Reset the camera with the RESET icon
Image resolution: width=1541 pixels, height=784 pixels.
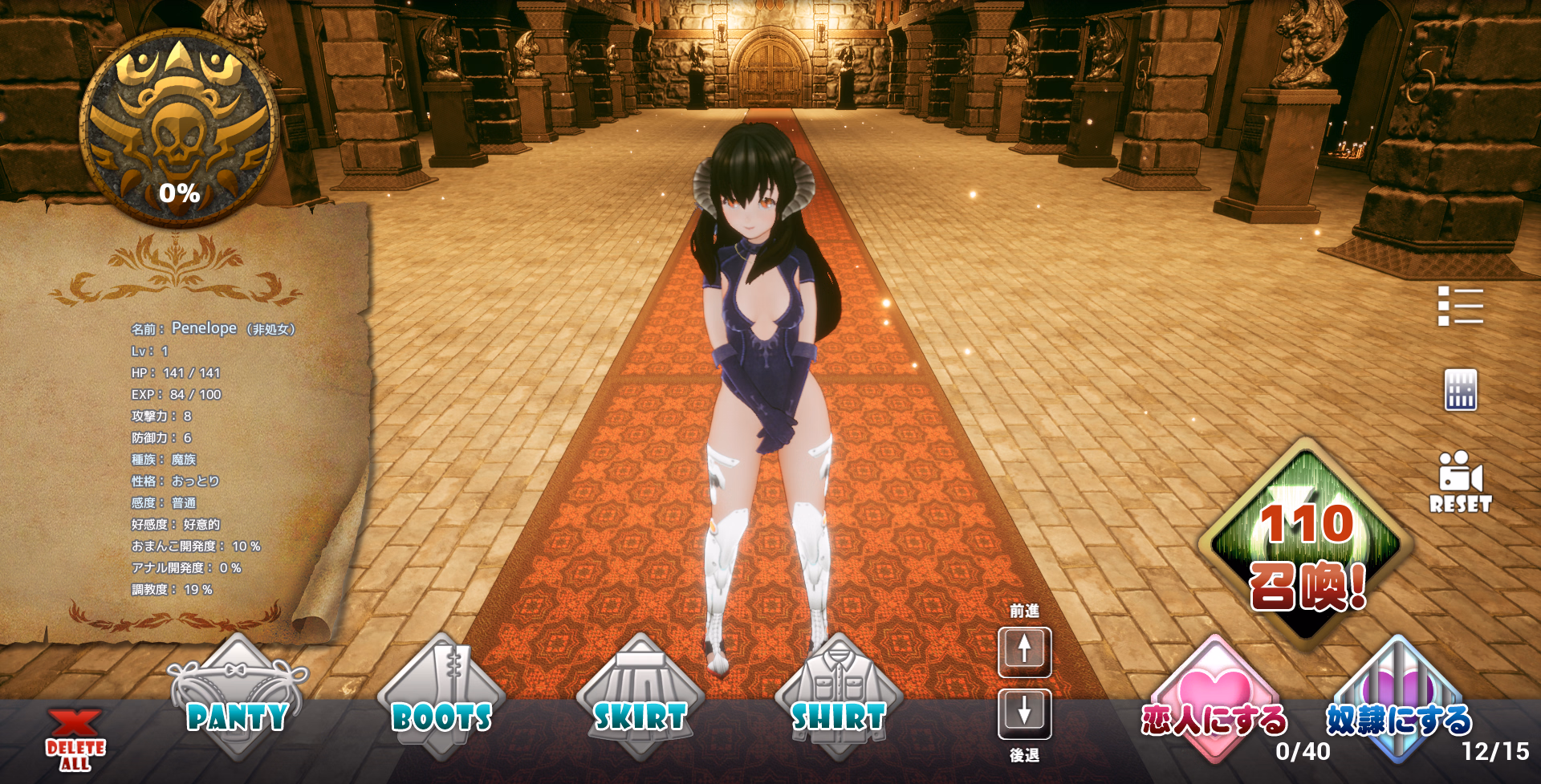(x=1460, y=481)
